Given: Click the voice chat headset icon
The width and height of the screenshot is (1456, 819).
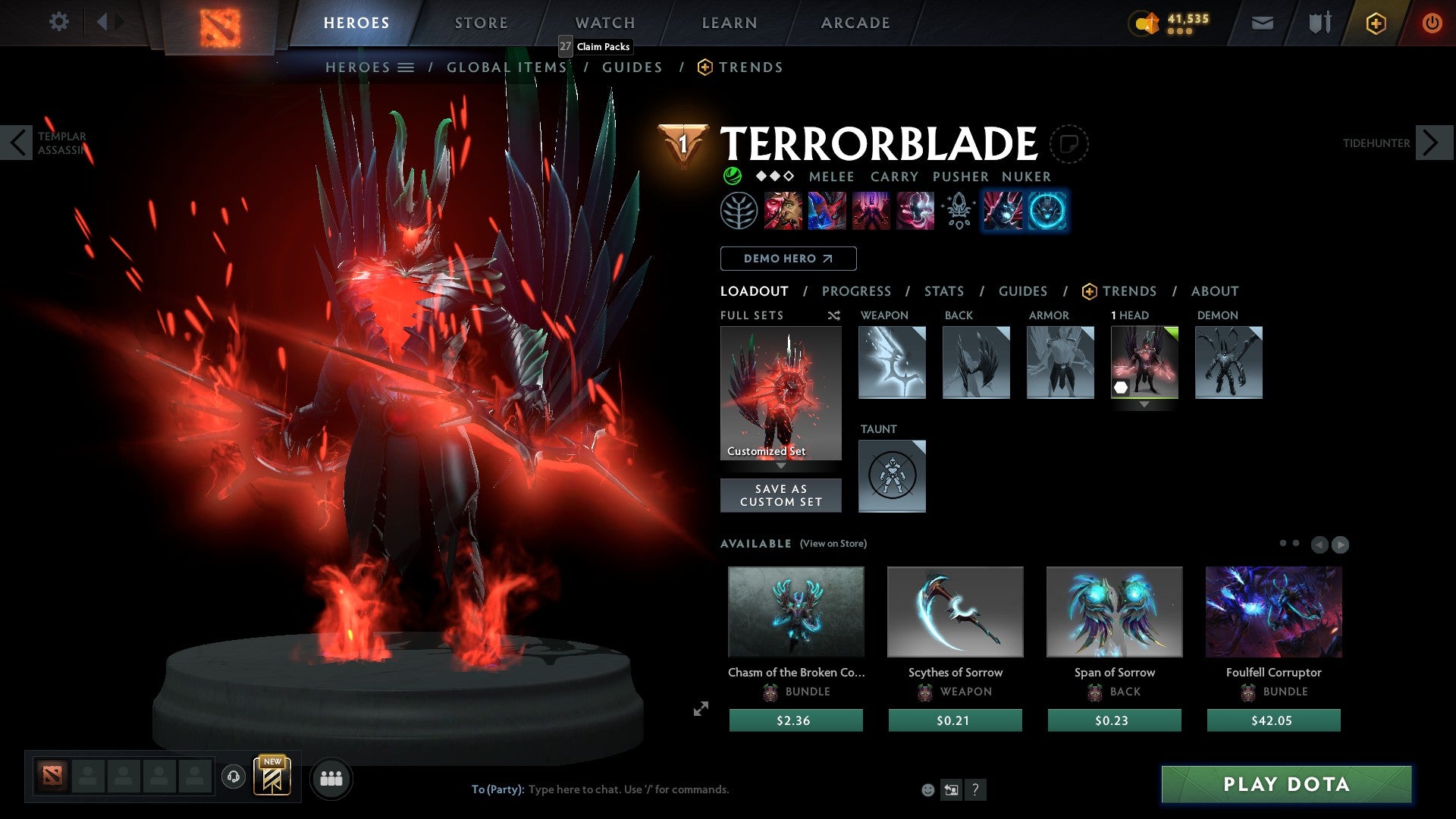Looking at the screenshot, I should 233,778.
